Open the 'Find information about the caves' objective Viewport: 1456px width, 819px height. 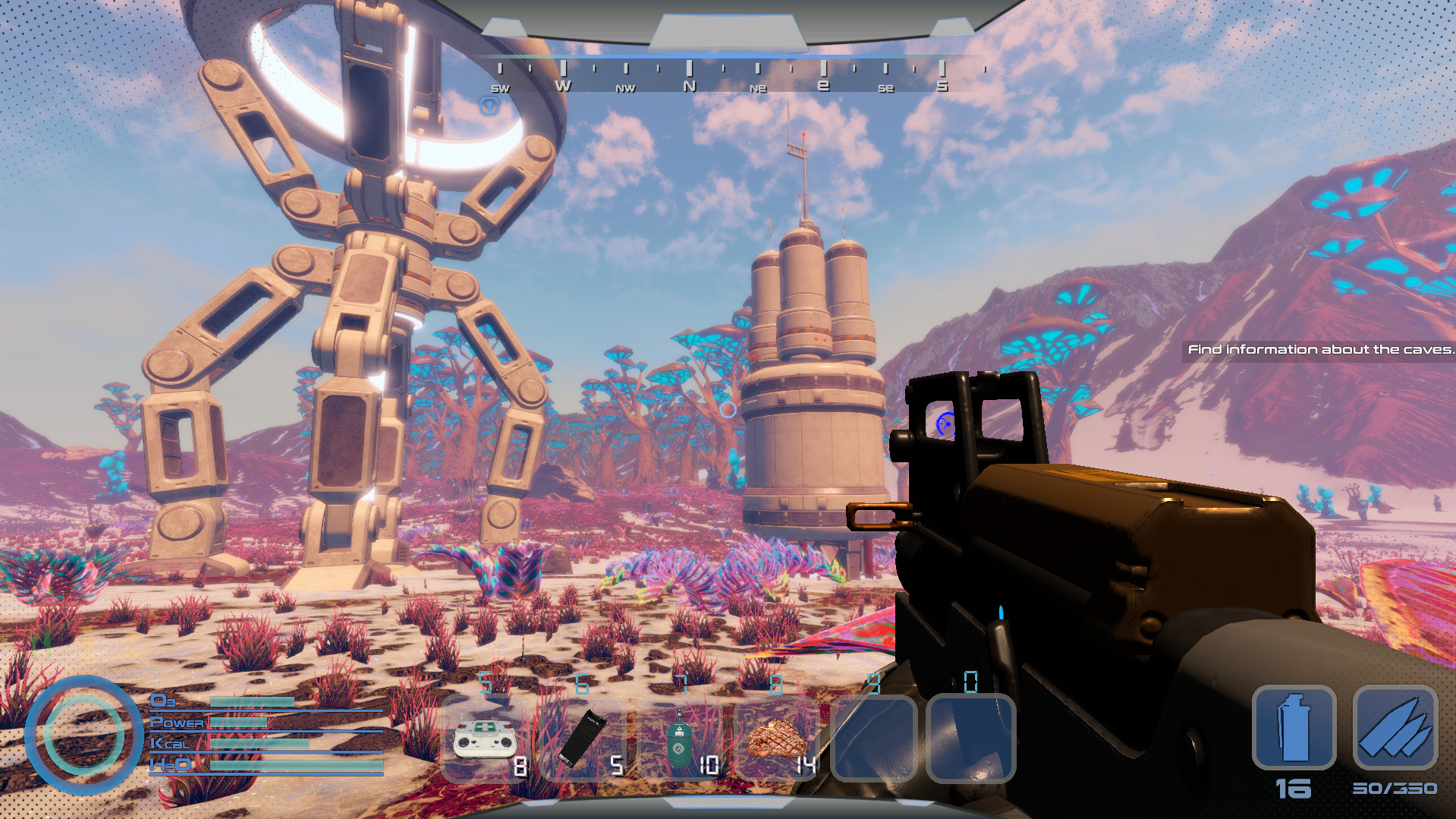point(1319,349)
